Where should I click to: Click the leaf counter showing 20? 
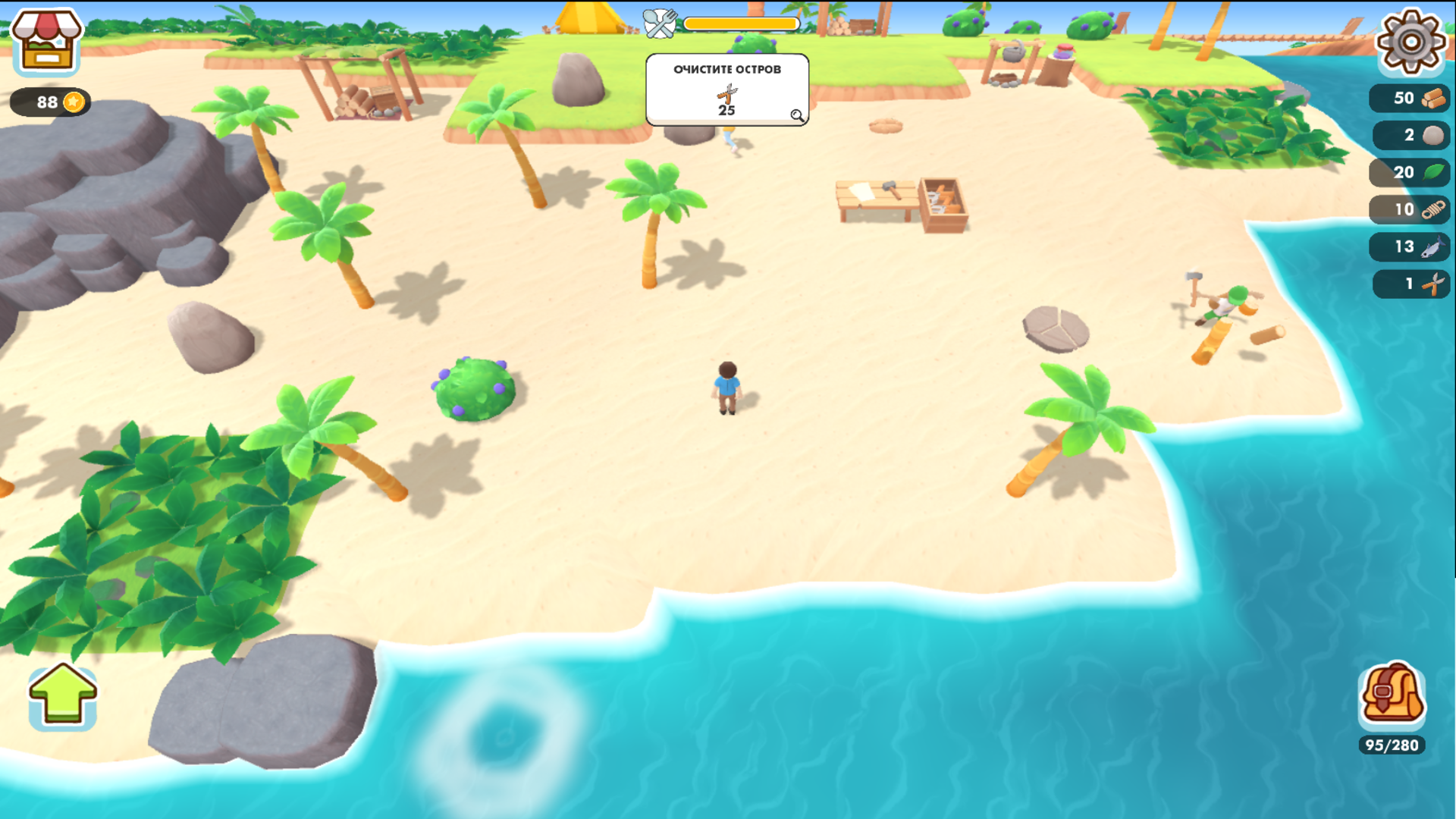1408,172
